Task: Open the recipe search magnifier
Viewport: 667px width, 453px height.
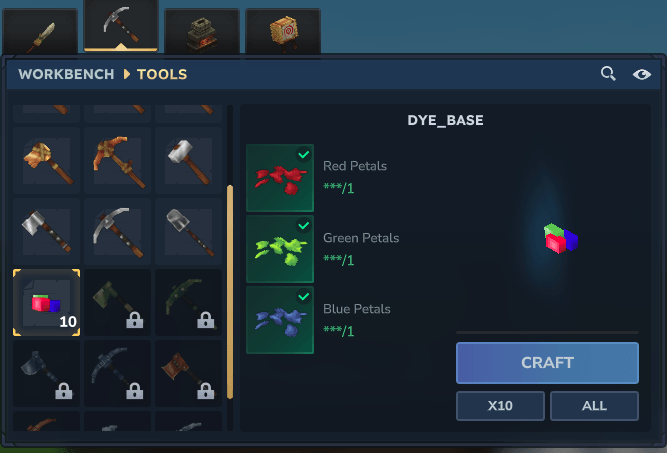Action: [x=608, y=74]
